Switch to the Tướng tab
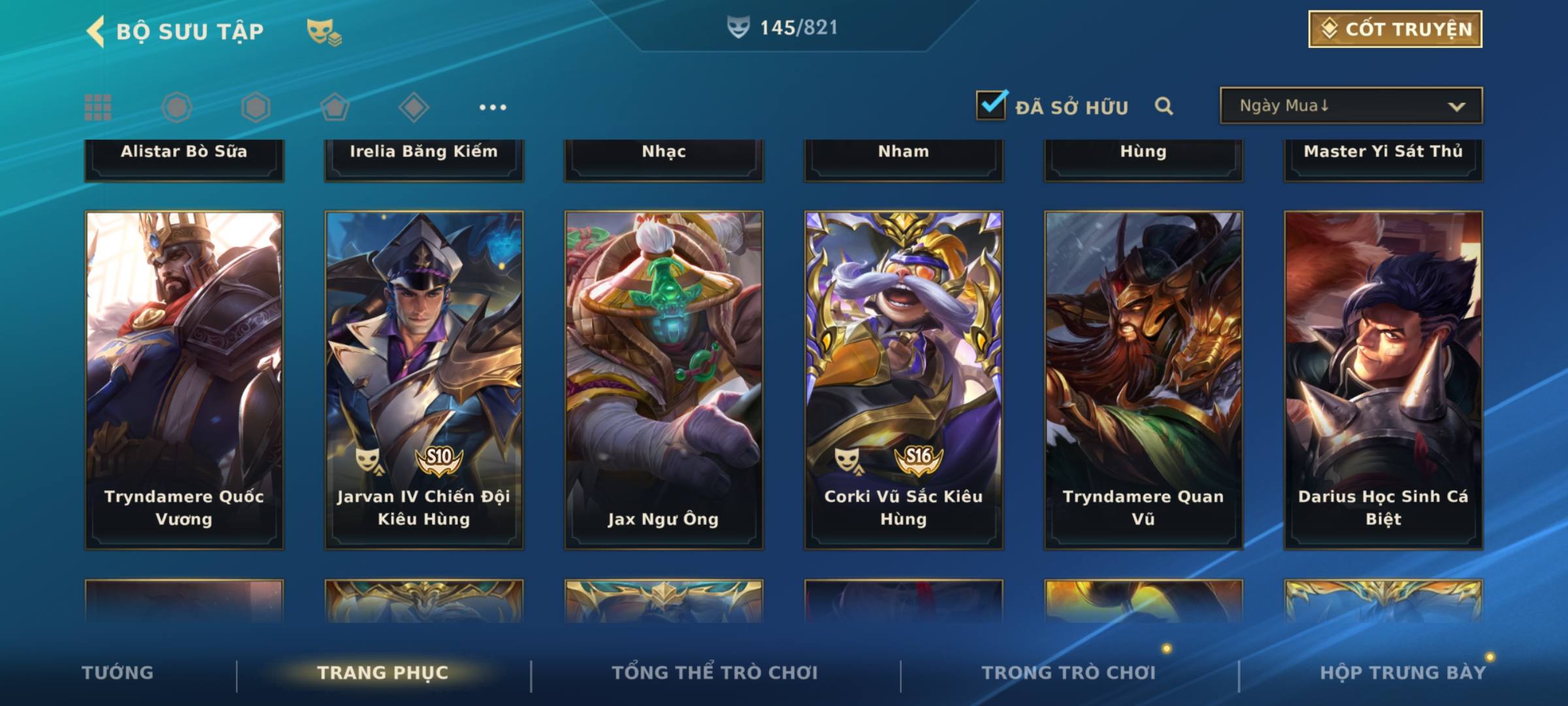 118,673
